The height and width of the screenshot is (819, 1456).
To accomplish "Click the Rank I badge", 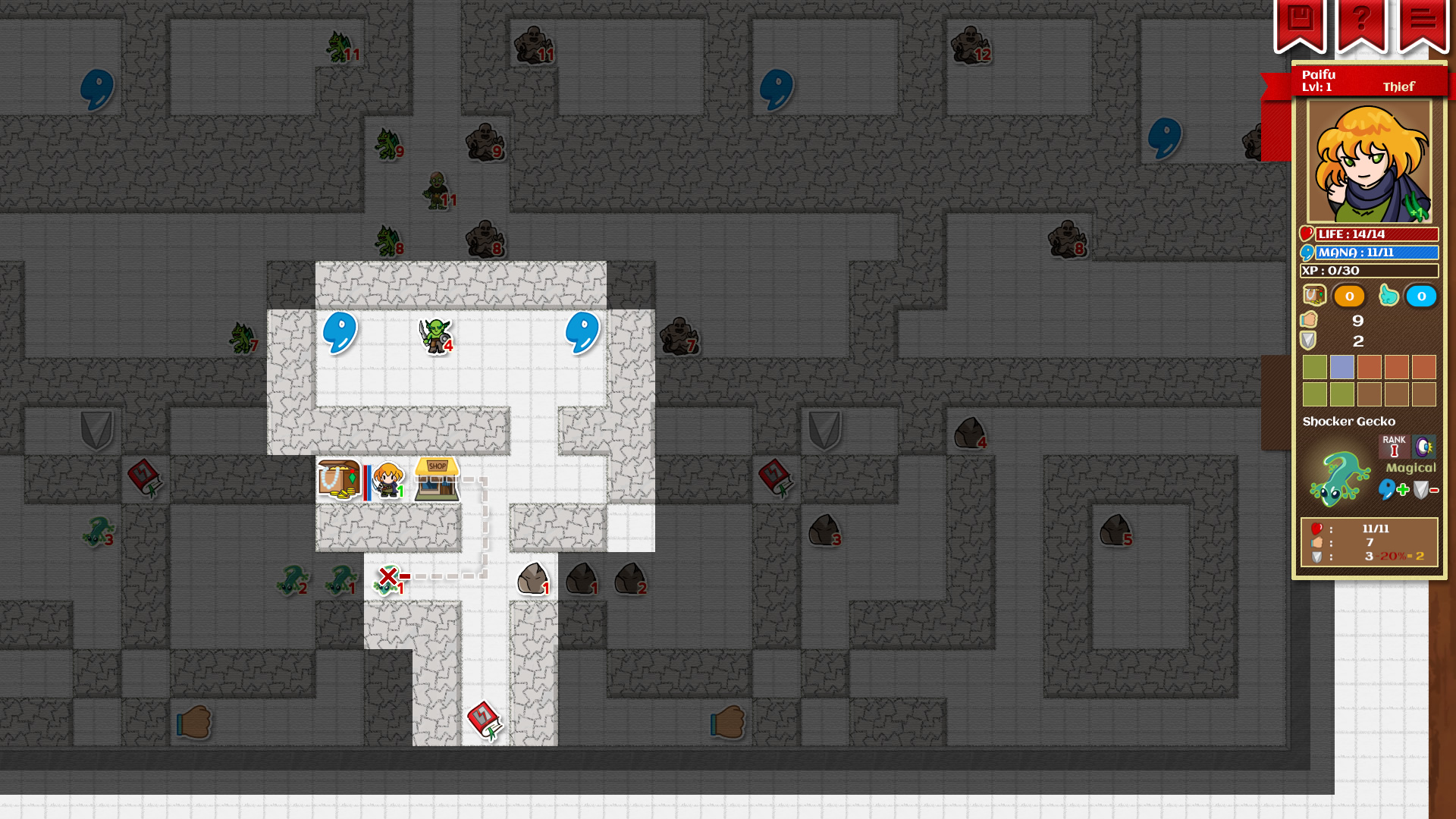I will [x=1395, y=447].
